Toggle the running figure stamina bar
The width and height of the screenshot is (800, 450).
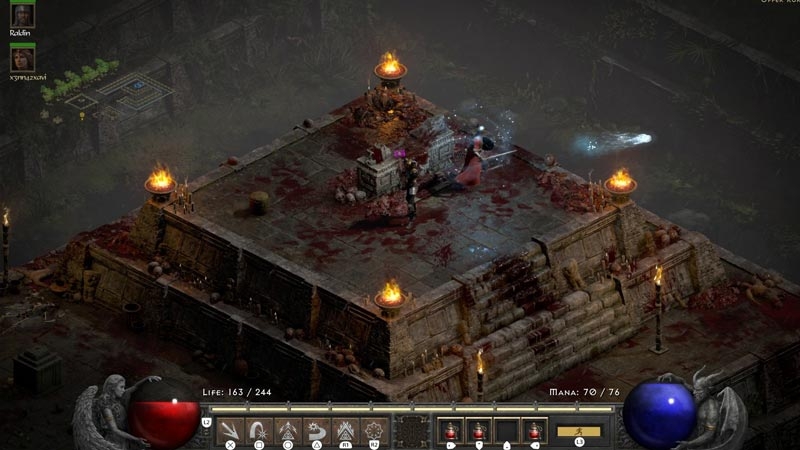tap(579, 431)
